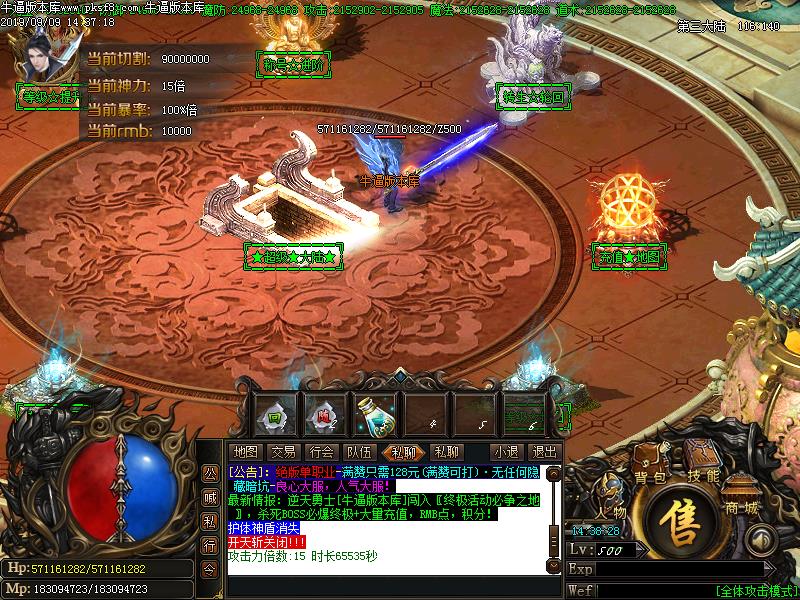Use the blue potion bottle hotbar slot
800x600 pixels.
coord(378,411)
